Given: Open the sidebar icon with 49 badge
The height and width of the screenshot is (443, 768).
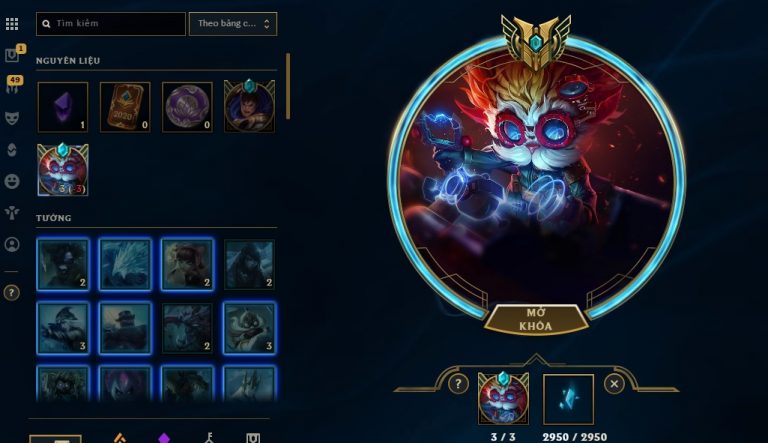Looking at the screenshot, I should (12, 87).
